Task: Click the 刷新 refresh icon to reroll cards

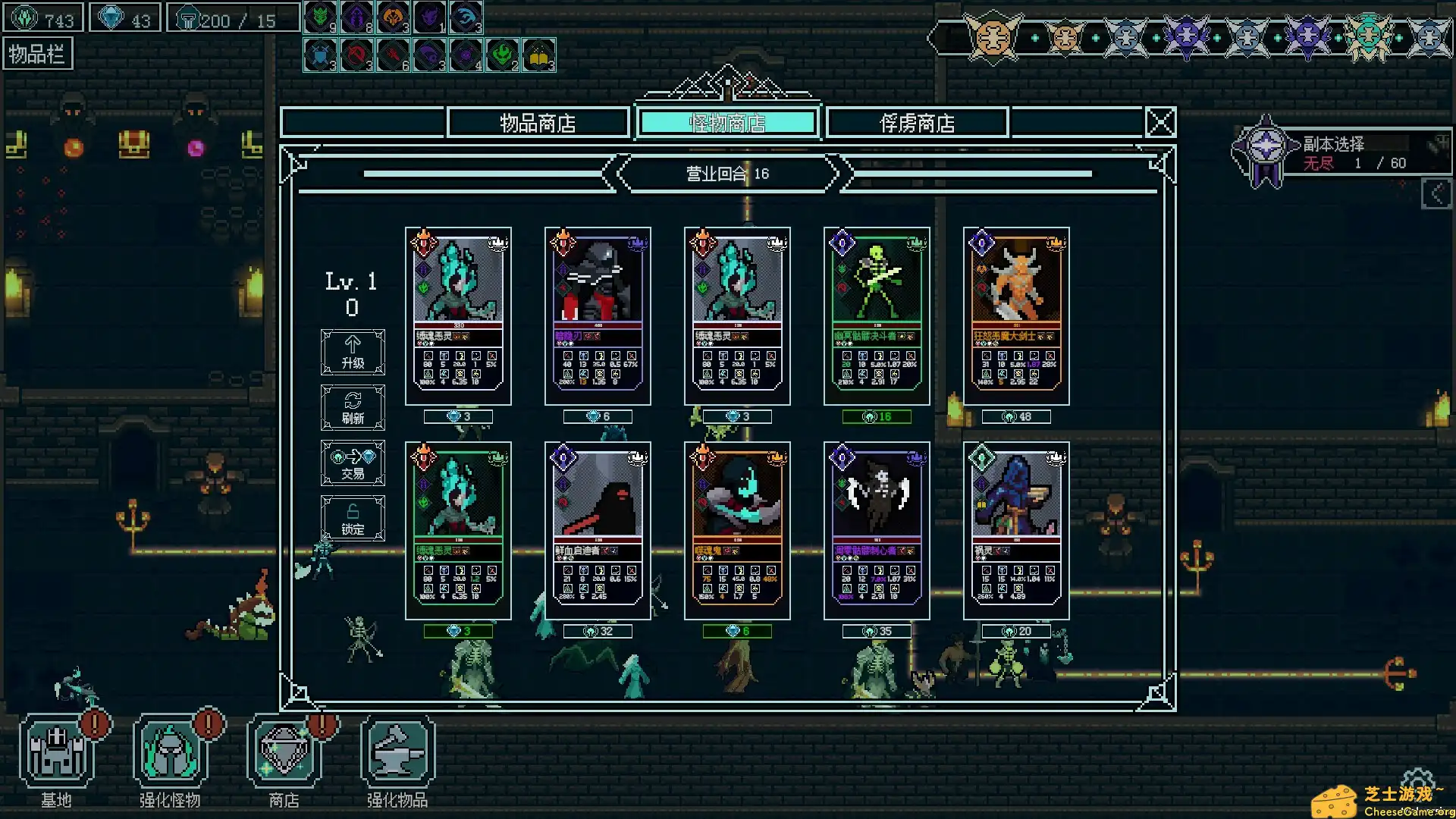Action: click(352, 407)
